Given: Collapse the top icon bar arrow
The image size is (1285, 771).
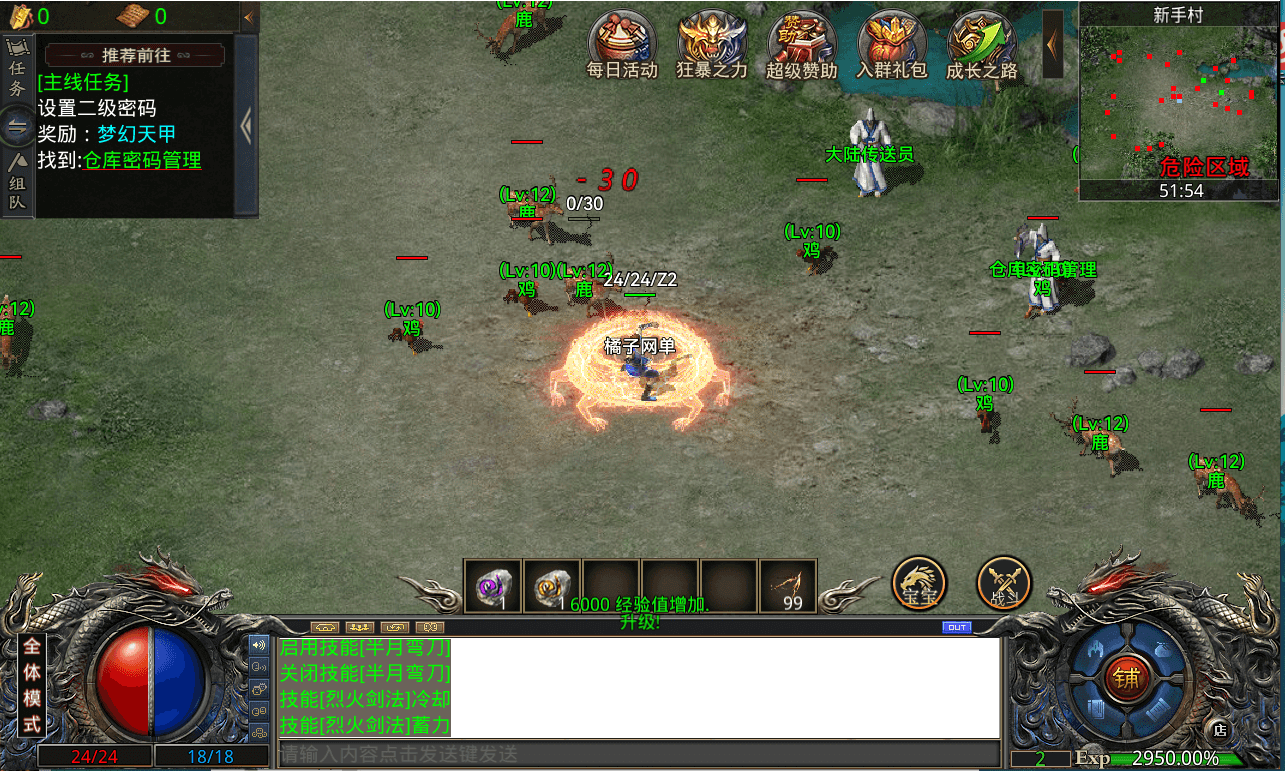Looking at the screenshot, I should coord(1053,43).
